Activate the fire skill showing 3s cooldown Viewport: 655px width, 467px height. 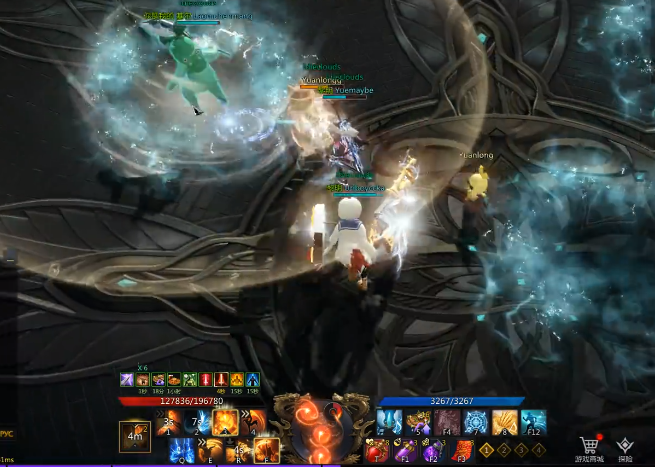coord(168,423)
